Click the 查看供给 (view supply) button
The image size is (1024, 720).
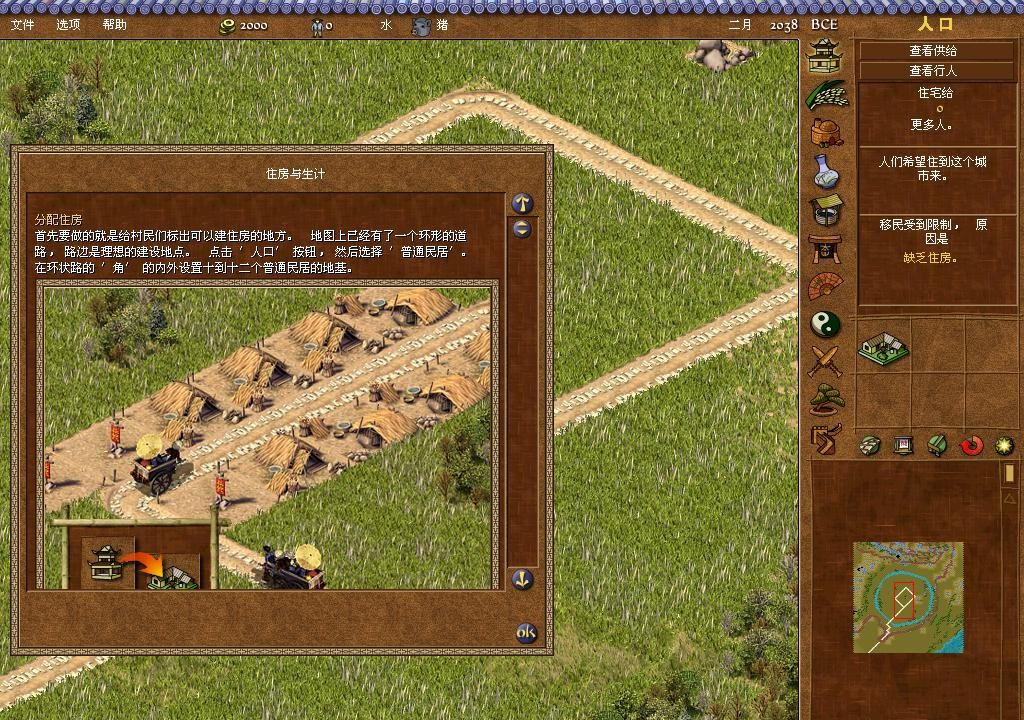pyautogui.click(x=932, y=50)
